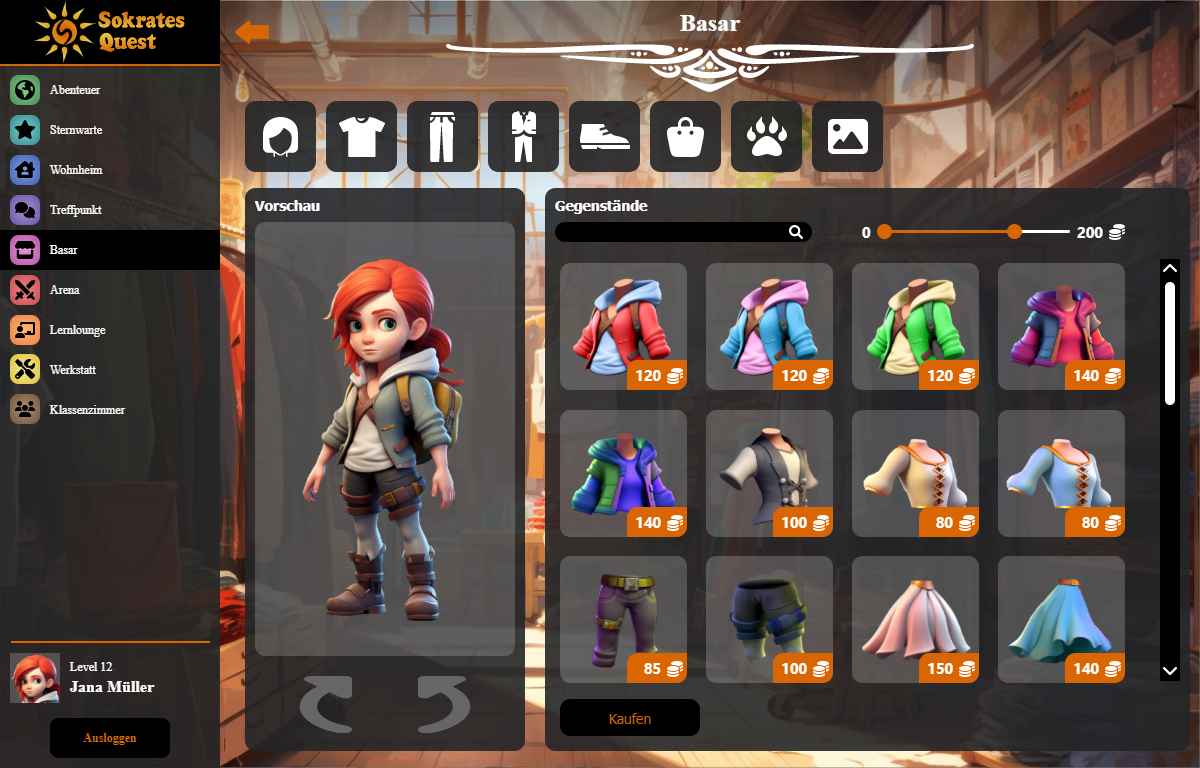Click the item search field
1200x768 pixels.
tap(672, 232)
